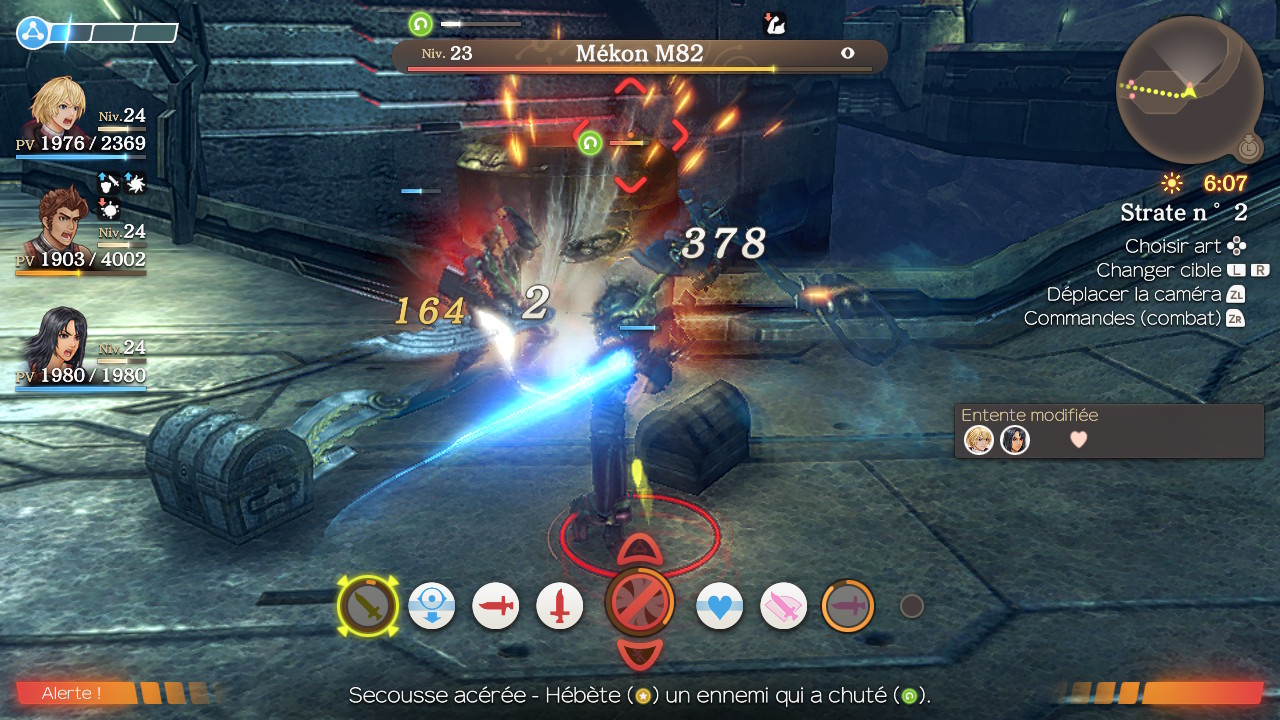Select the cooling-down purple sword art
The image size is (1280, 720).
(848, 606)
